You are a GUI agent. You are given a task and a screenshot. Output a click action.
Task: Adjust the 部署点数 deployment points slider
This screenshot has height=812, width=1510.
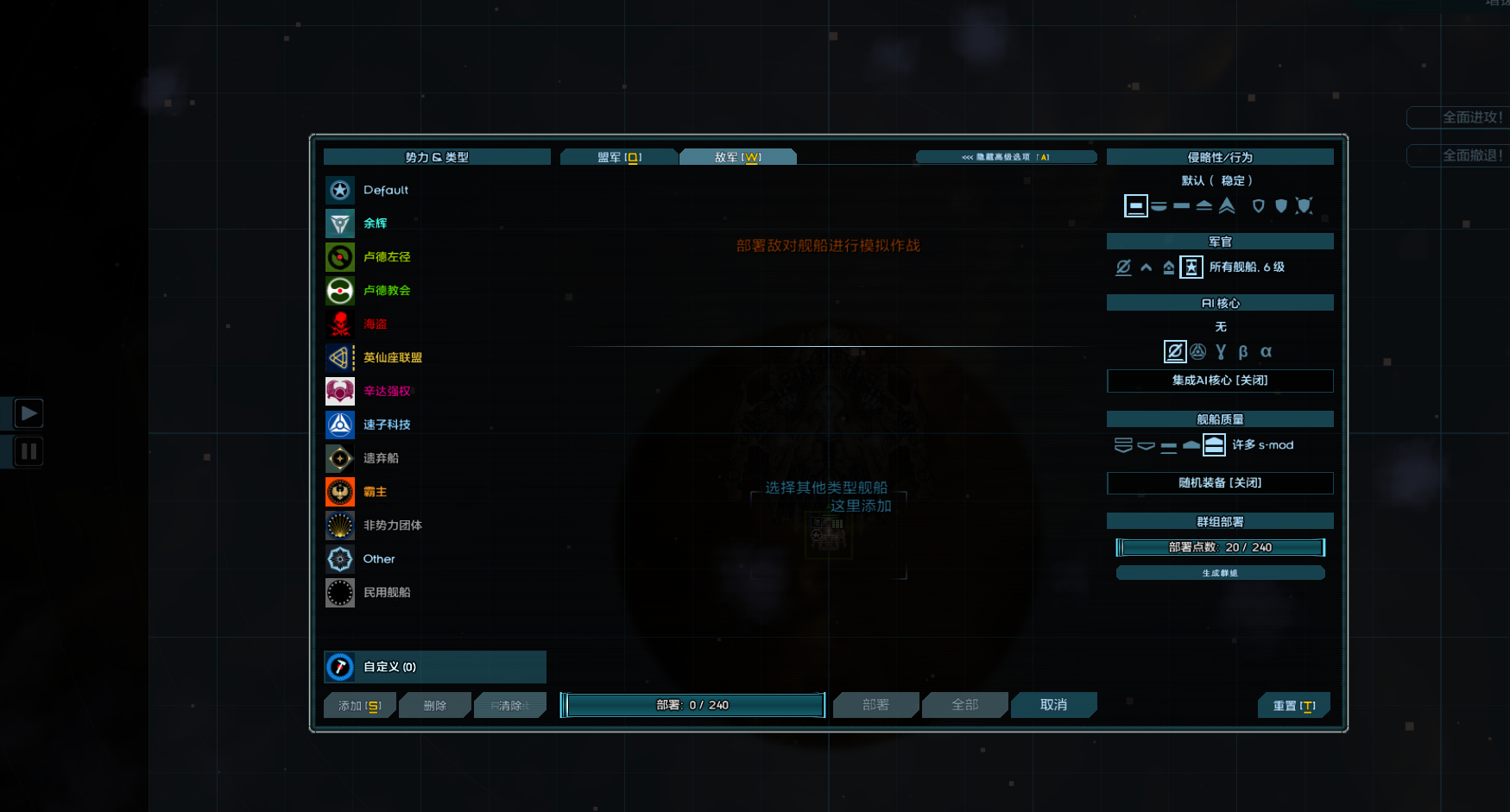coord(1219,547)
